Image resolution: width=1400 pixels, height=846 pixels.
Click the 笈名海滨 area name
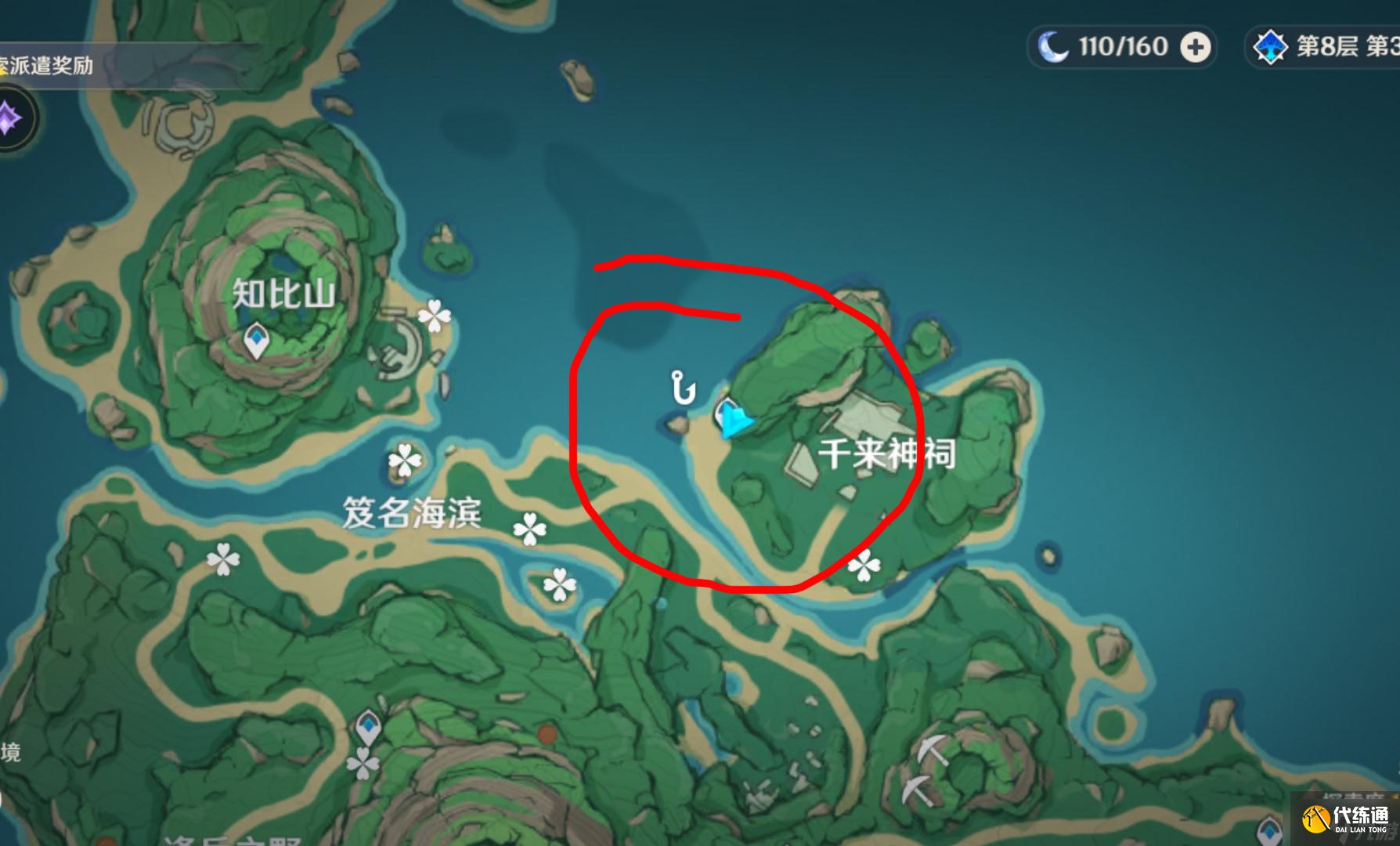[x=414, y=513]
